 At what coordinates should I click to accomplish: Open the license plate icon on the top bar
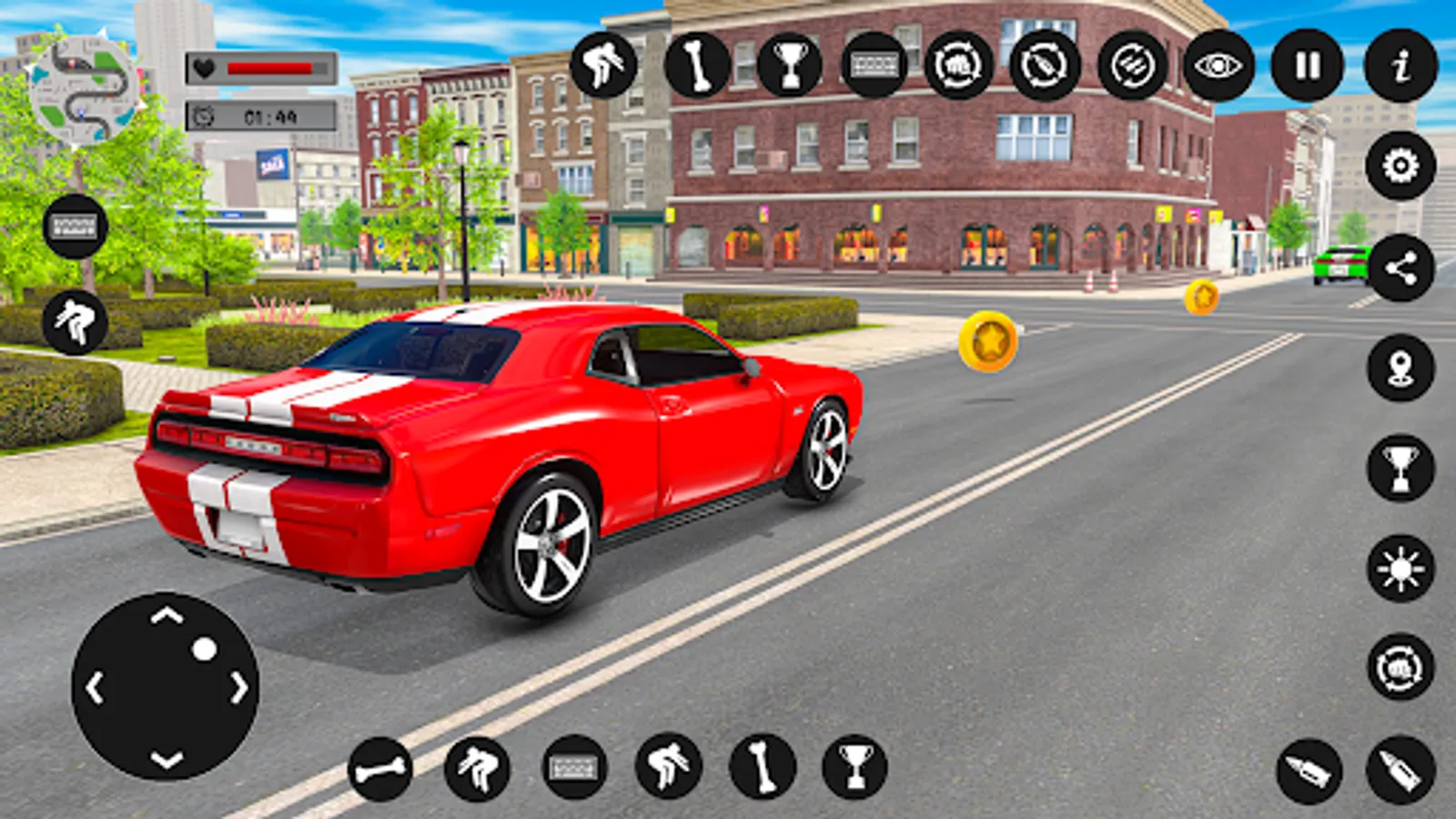876,64
